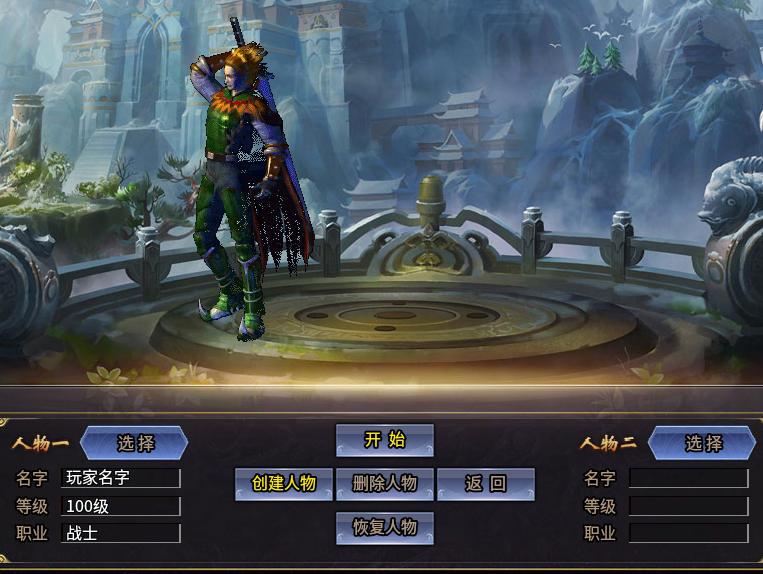Image resolution: width=763 pixels, height=574 pixels.
Task: Open 创建人物 to create a character
Action: coord(284,484)
